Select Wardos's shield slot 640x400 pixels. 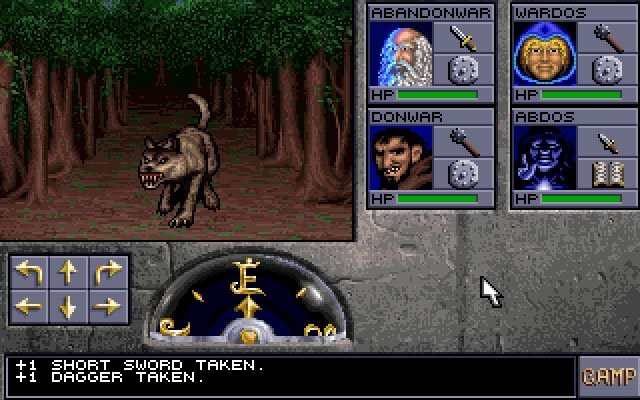[607, 71]
